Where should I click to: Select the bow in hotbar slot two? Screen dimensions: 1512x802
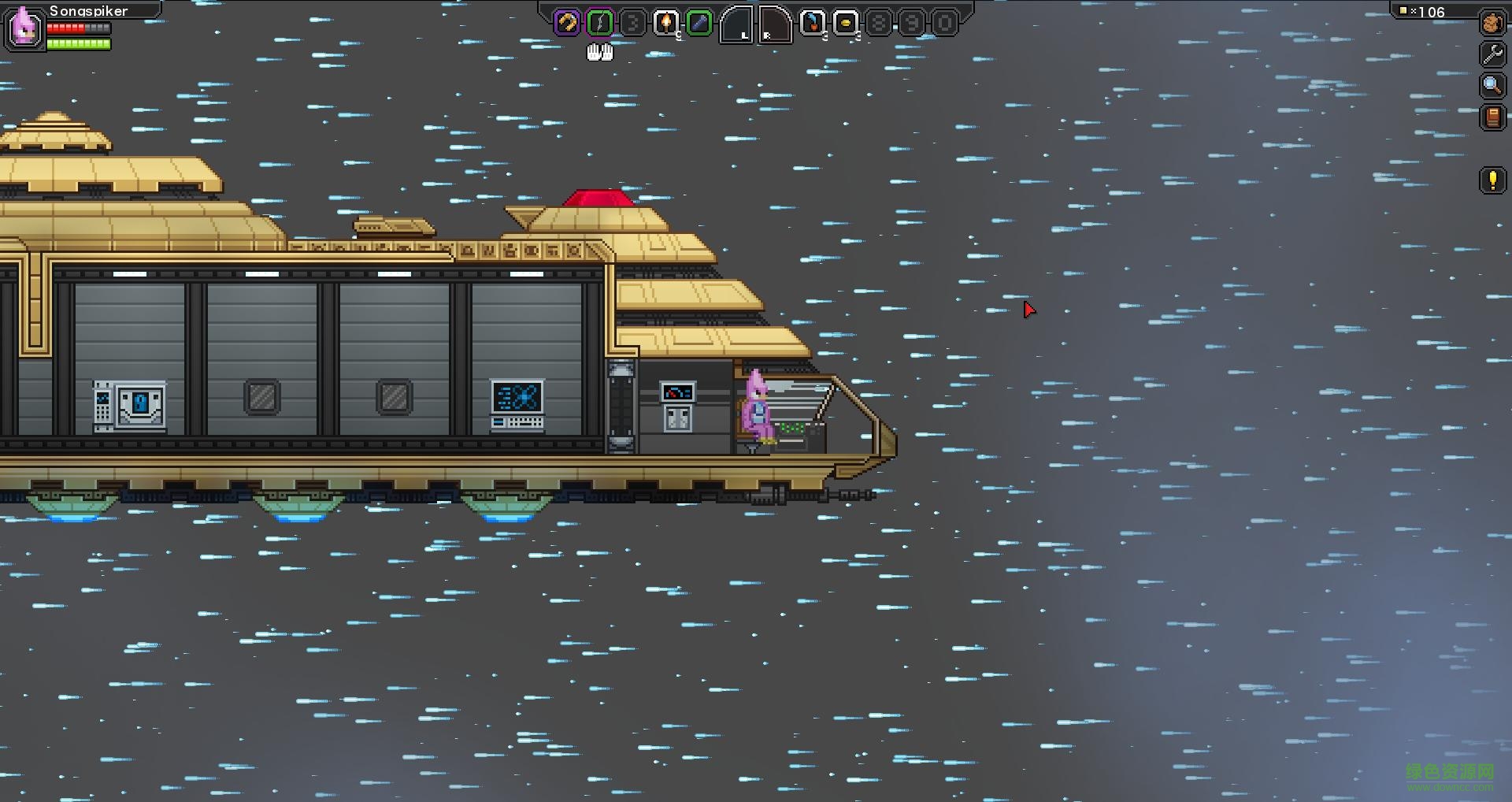click(x=598, y=21)
